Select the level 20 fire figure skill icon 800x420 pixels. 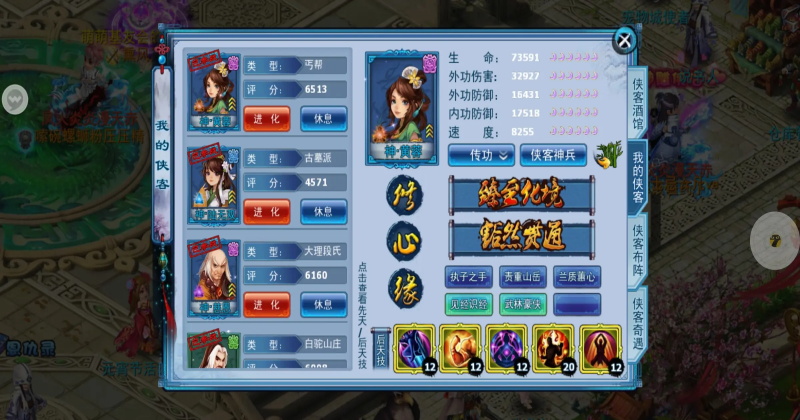pyautogui.click(x=553, y=349)
